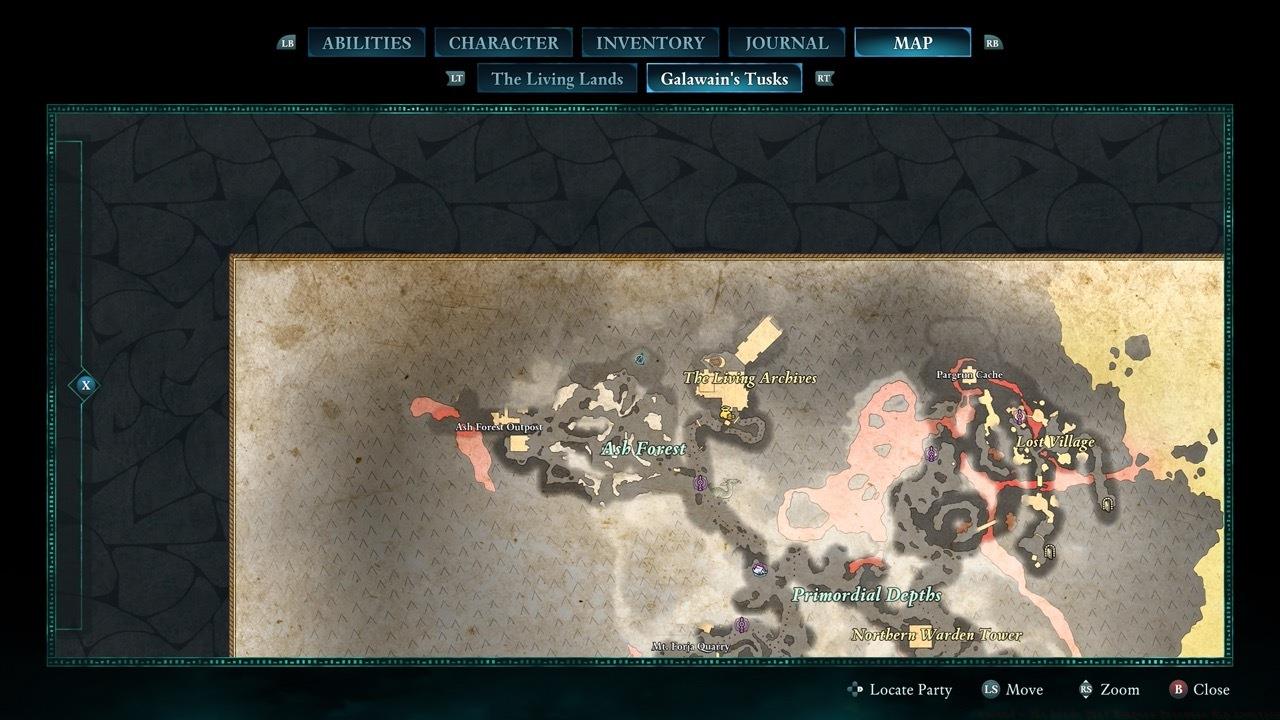Click the purple shrine marker in Ash Forest
Image resolution: width=1280 pixels, height=720 pixels.
tap(700, 481)
